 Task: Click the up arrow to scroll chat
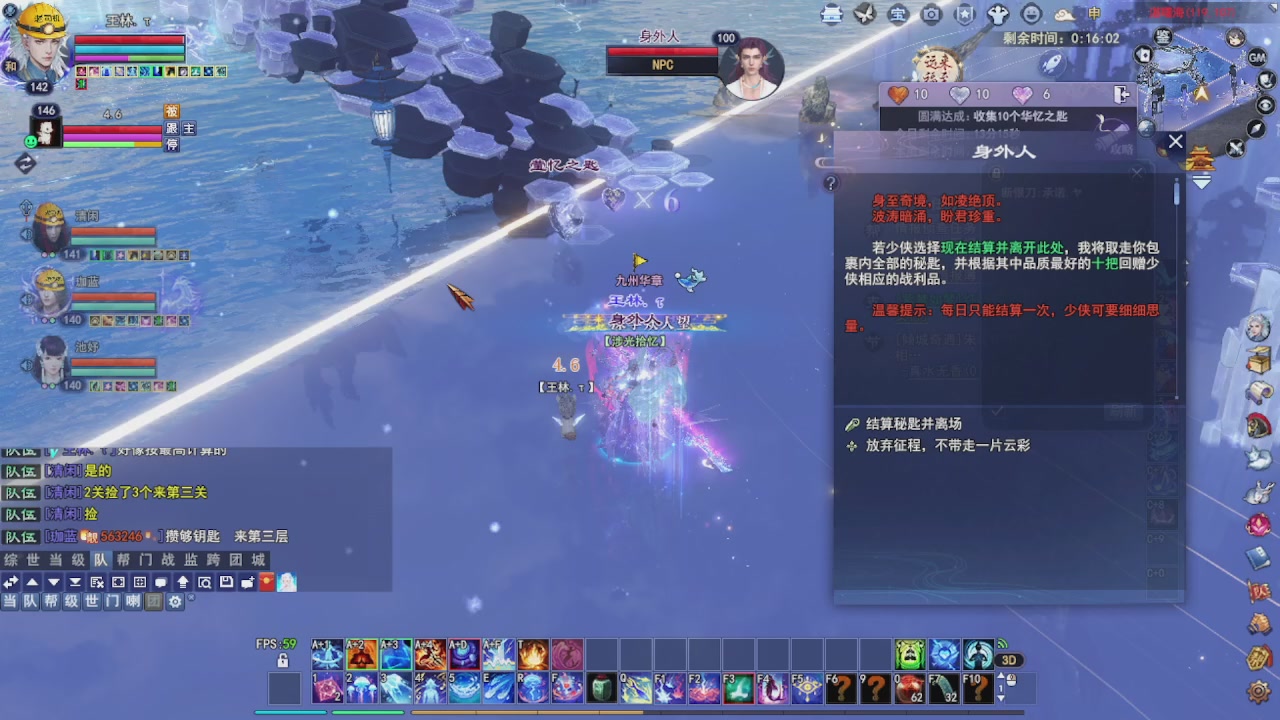(31, 583)
